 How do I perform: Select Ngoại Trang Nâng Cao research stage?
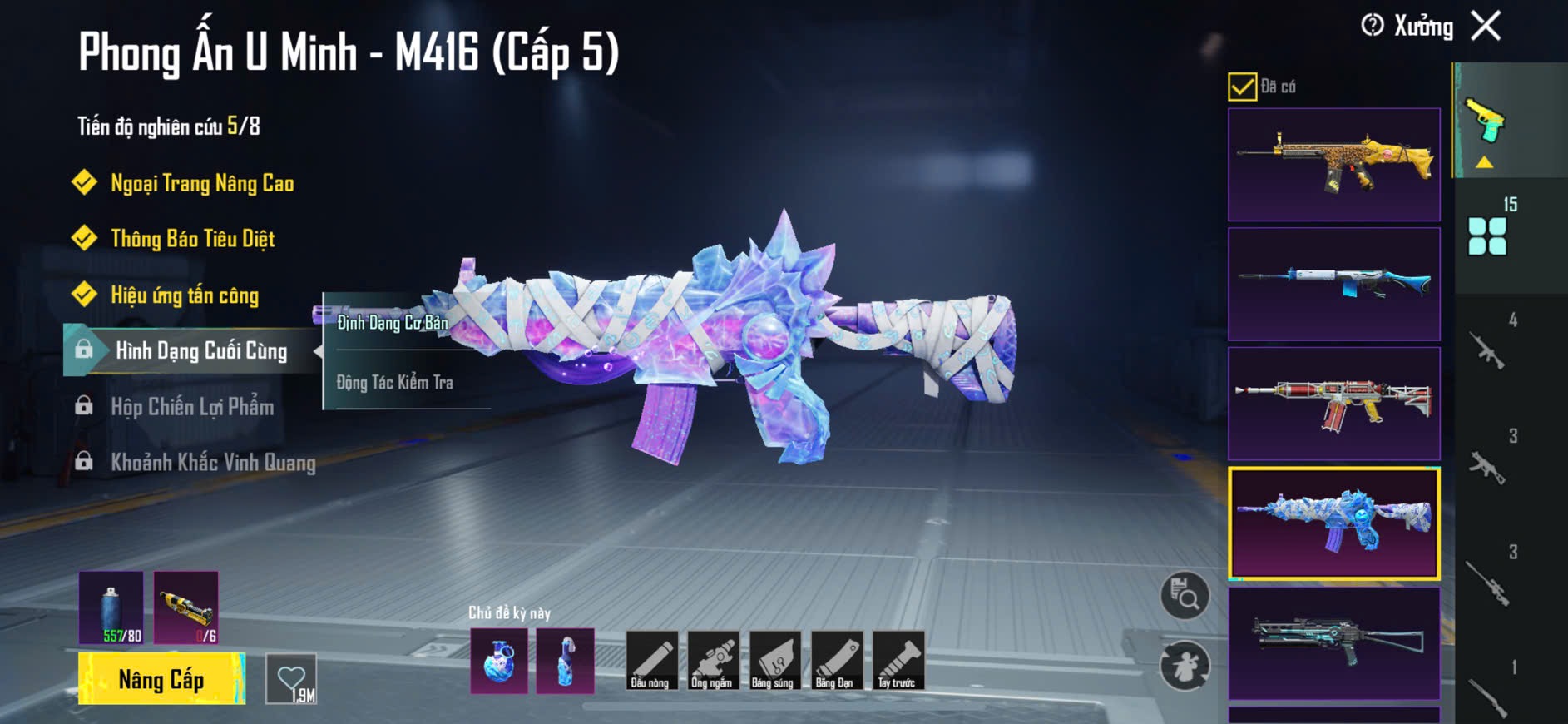201,183
